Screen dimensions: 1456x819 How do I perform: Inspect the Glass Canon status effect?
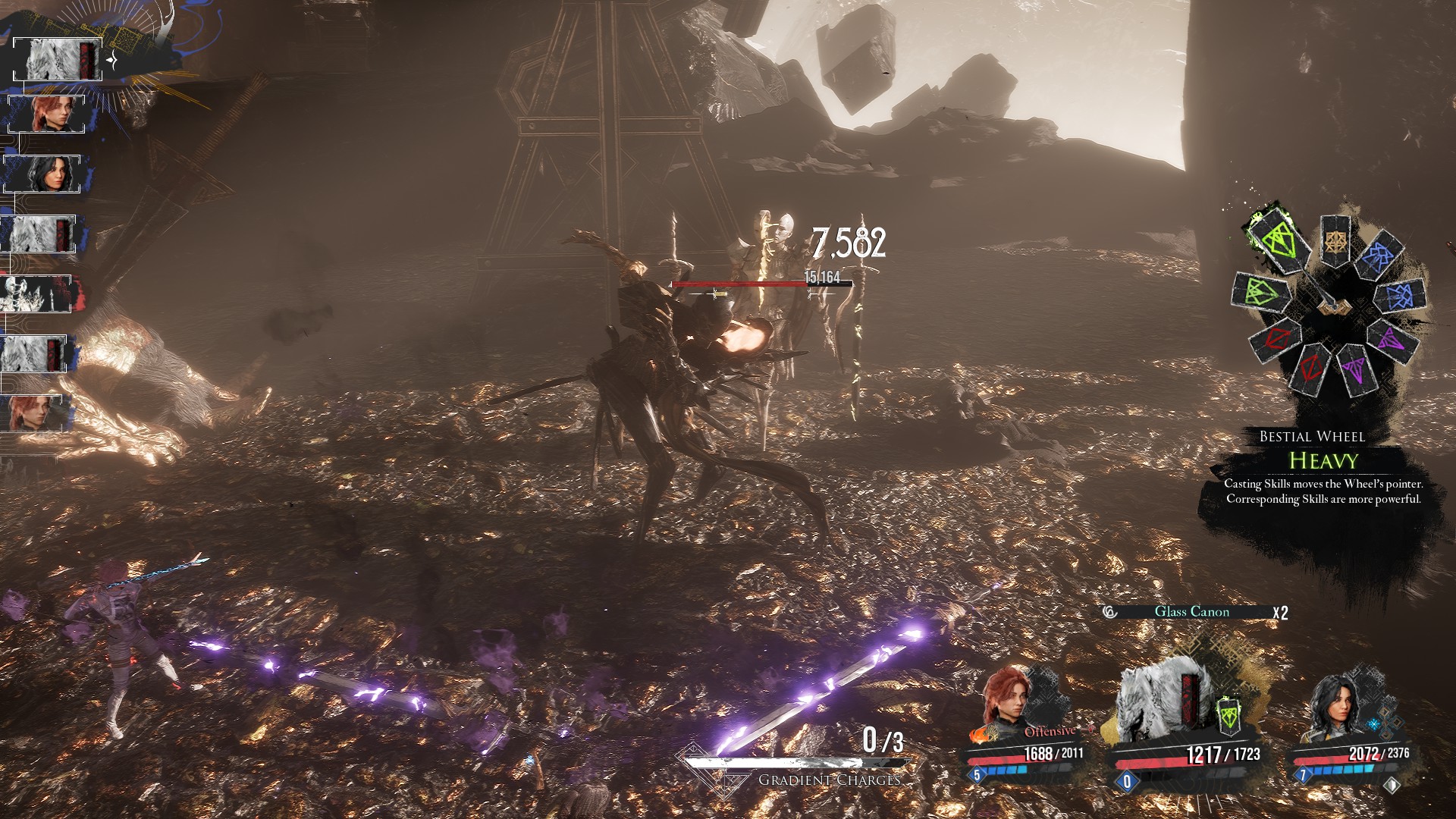click(1191, 612)
